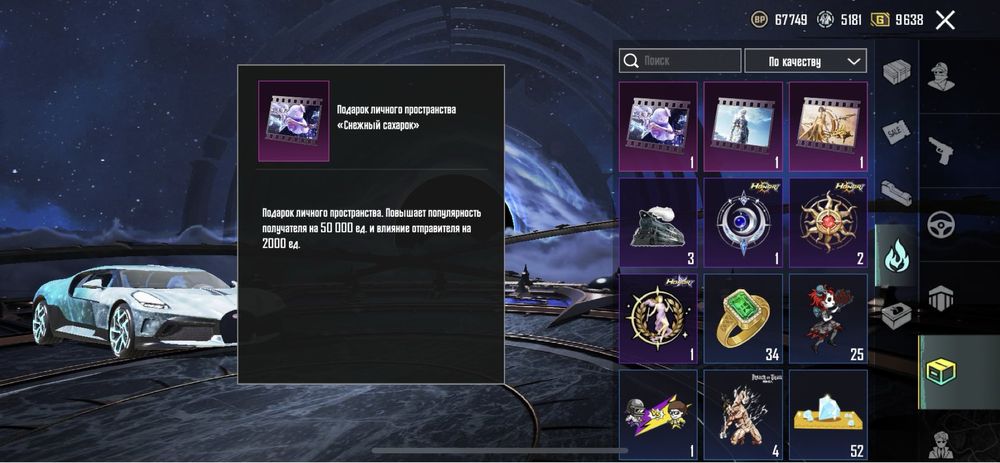Switch to the flame icon category tab
Viewport: 1000px width, 463px height.
click(x=896, y=257)
